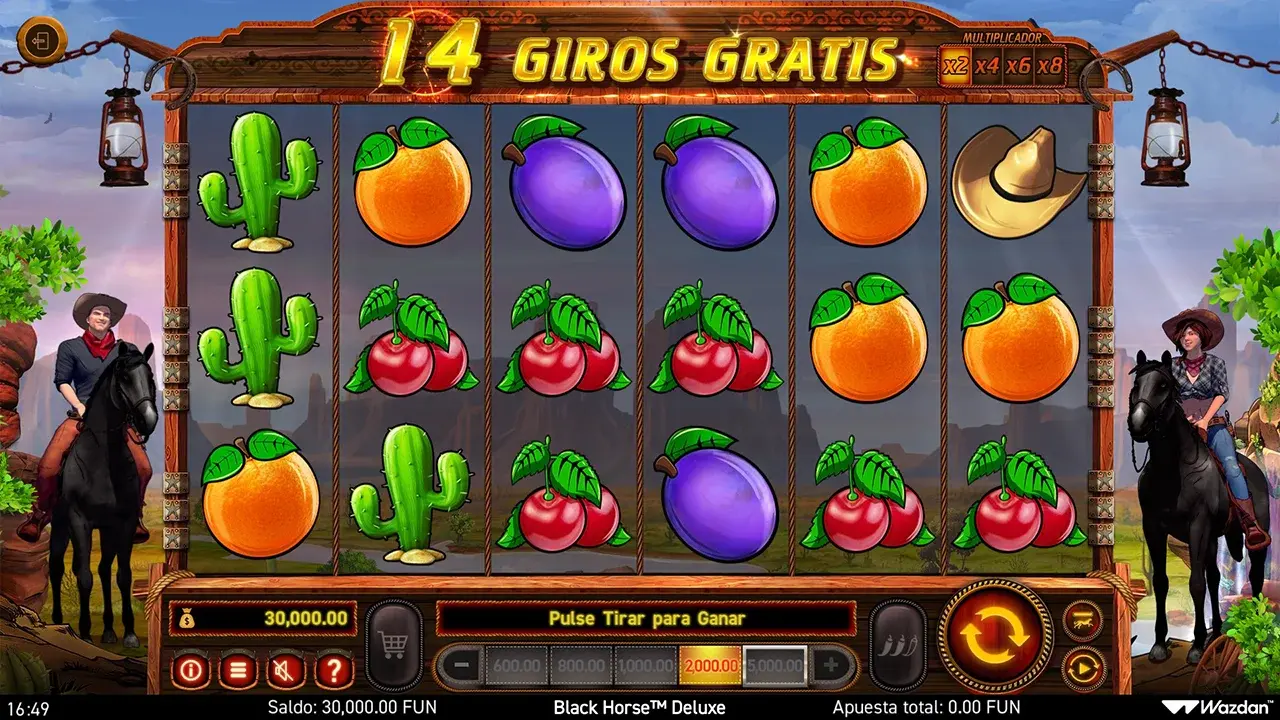The height and width of the screenshot is (720, 1280).
Task: Increase the bet with the plus button
Action: click(832, 665)
